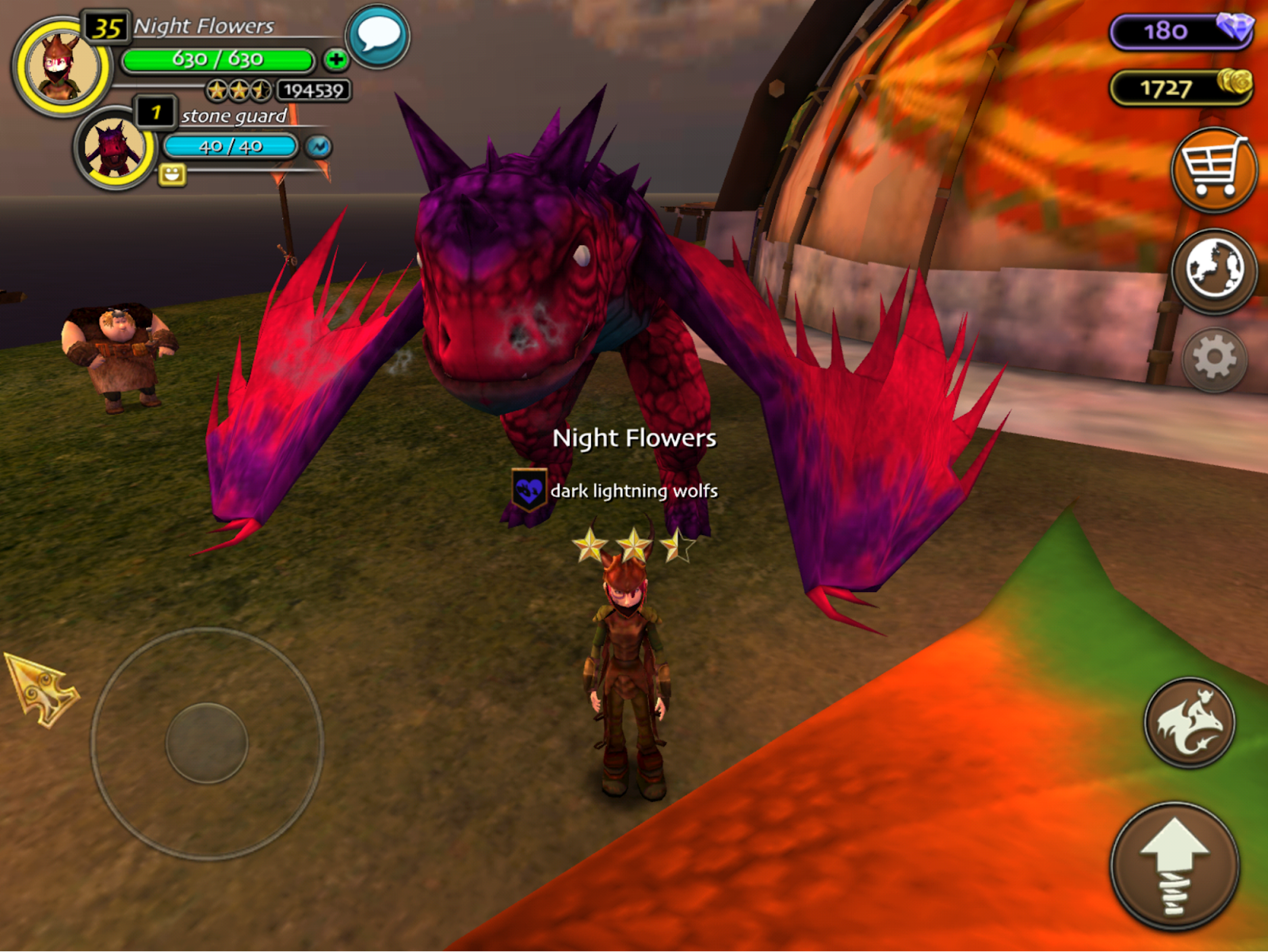Jump using the spring arrow button
1268x952 pixels.
click(x=1174, y=866)
